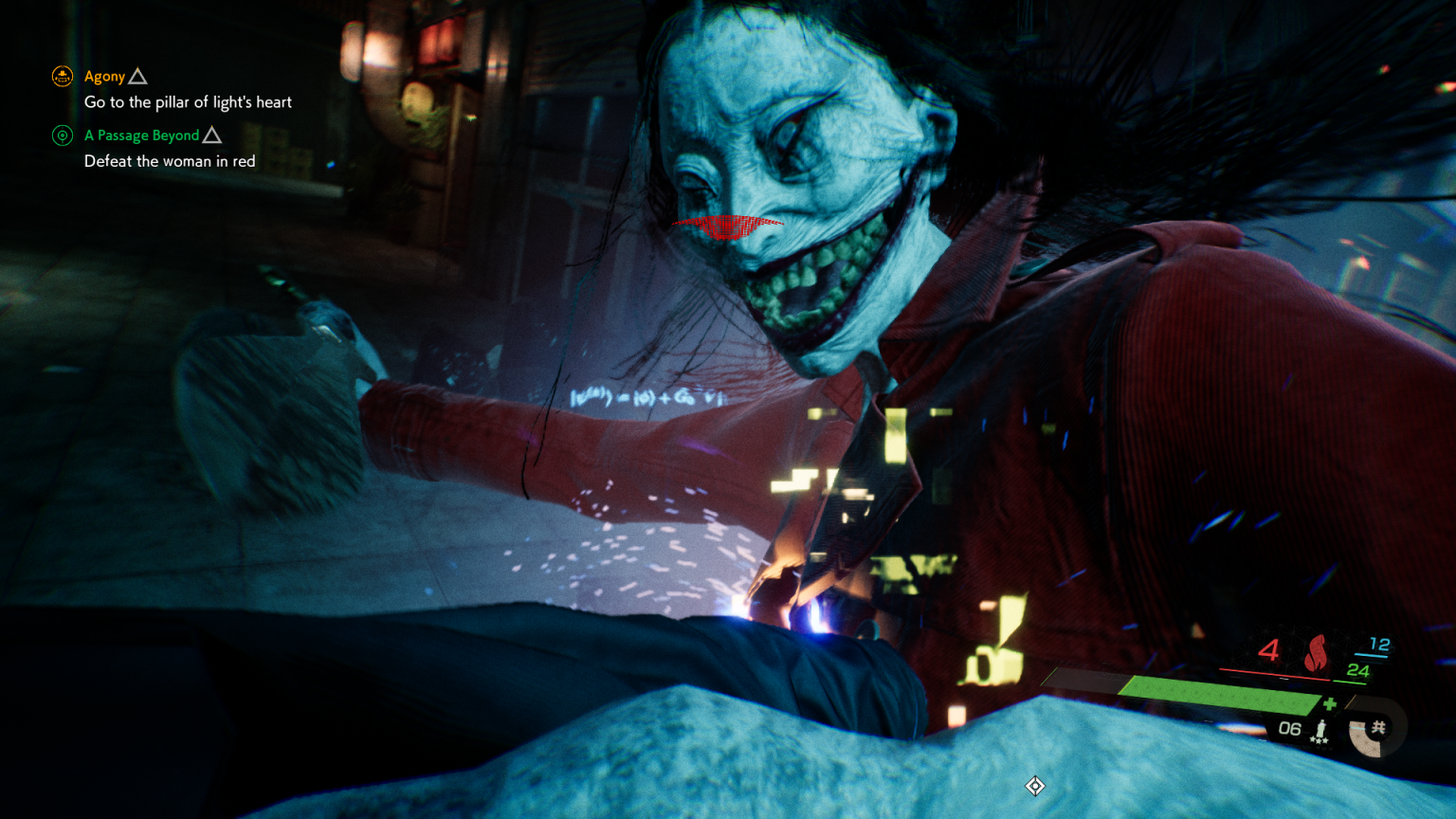Click the diamond crosshair reticle at screen bottom
Screen dimensions: 1456x819
coord(1033,787)
